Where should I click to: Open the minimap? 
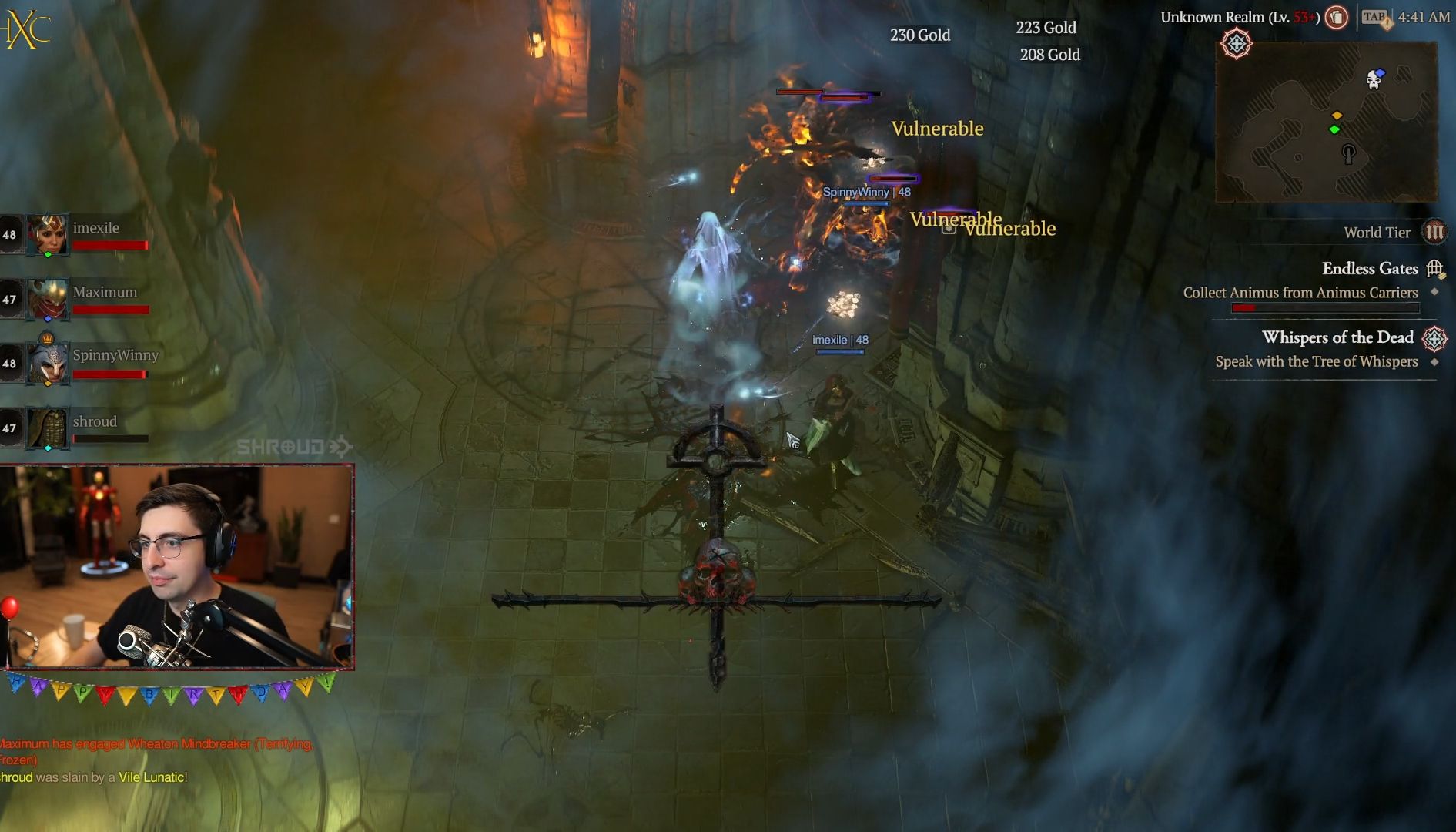click(x=1326, y=122)
